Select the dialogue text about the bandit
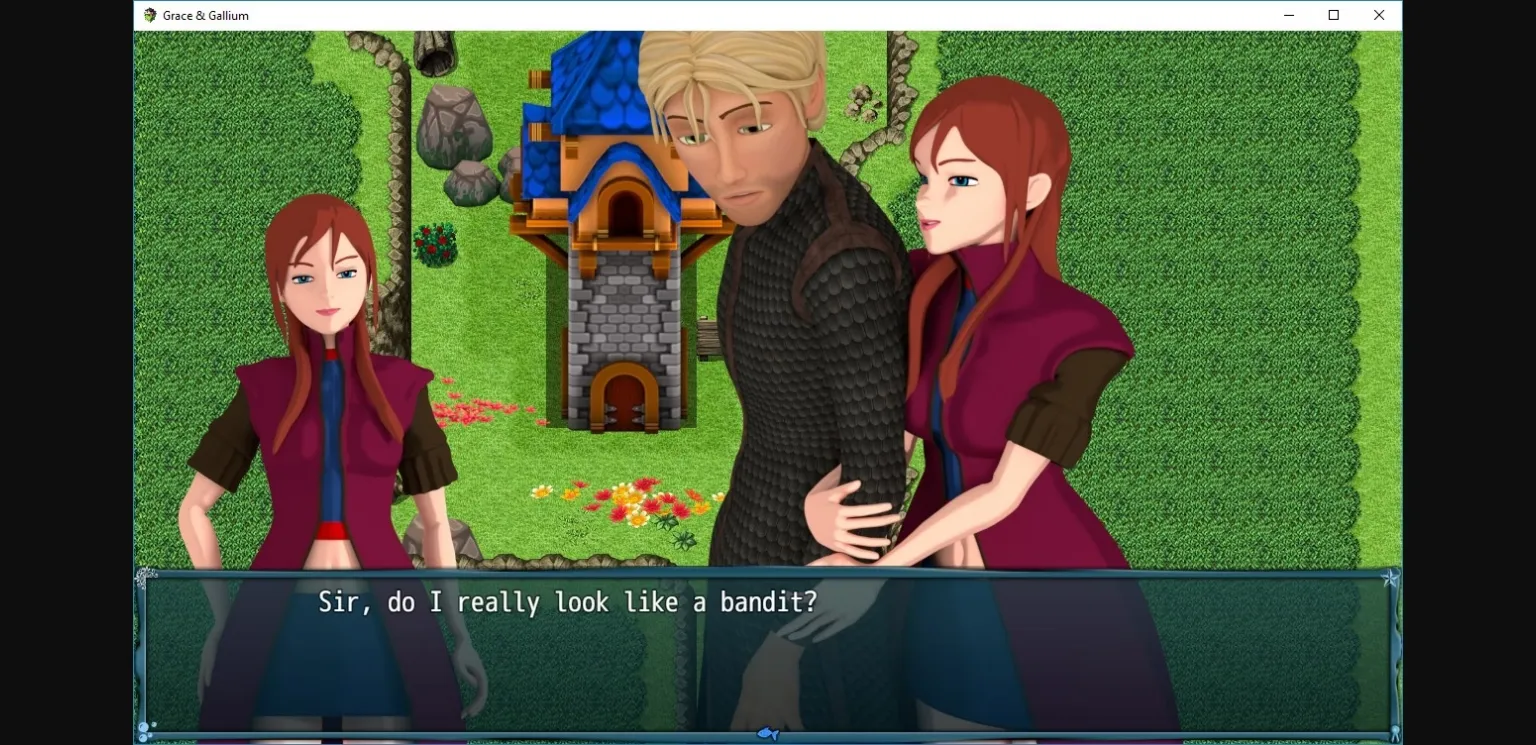Viewport: 1536px width, 745px height. [x=567, y=601]
